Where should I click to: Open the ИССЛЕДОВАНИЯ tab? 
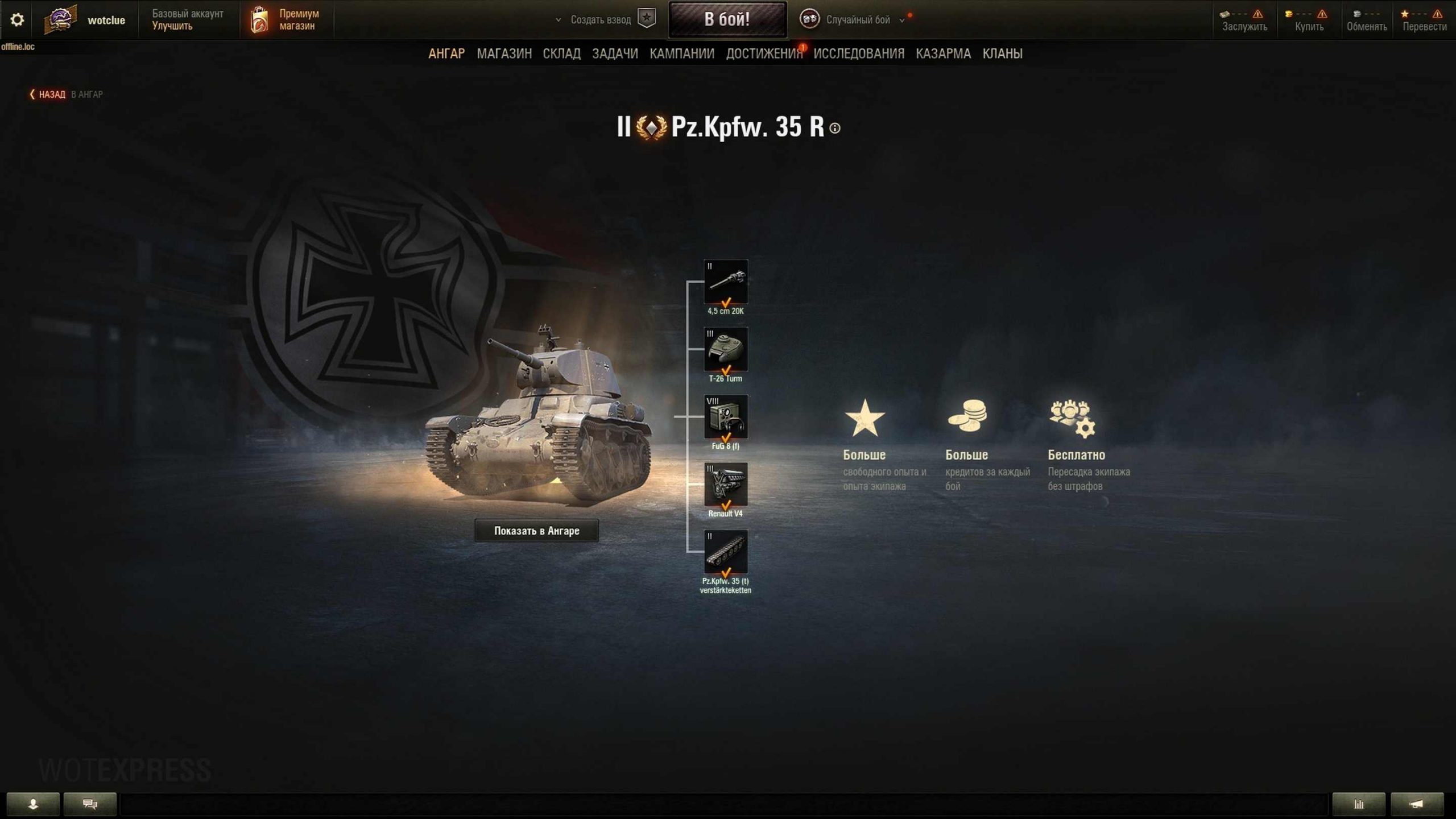click(x=859, y=53)
